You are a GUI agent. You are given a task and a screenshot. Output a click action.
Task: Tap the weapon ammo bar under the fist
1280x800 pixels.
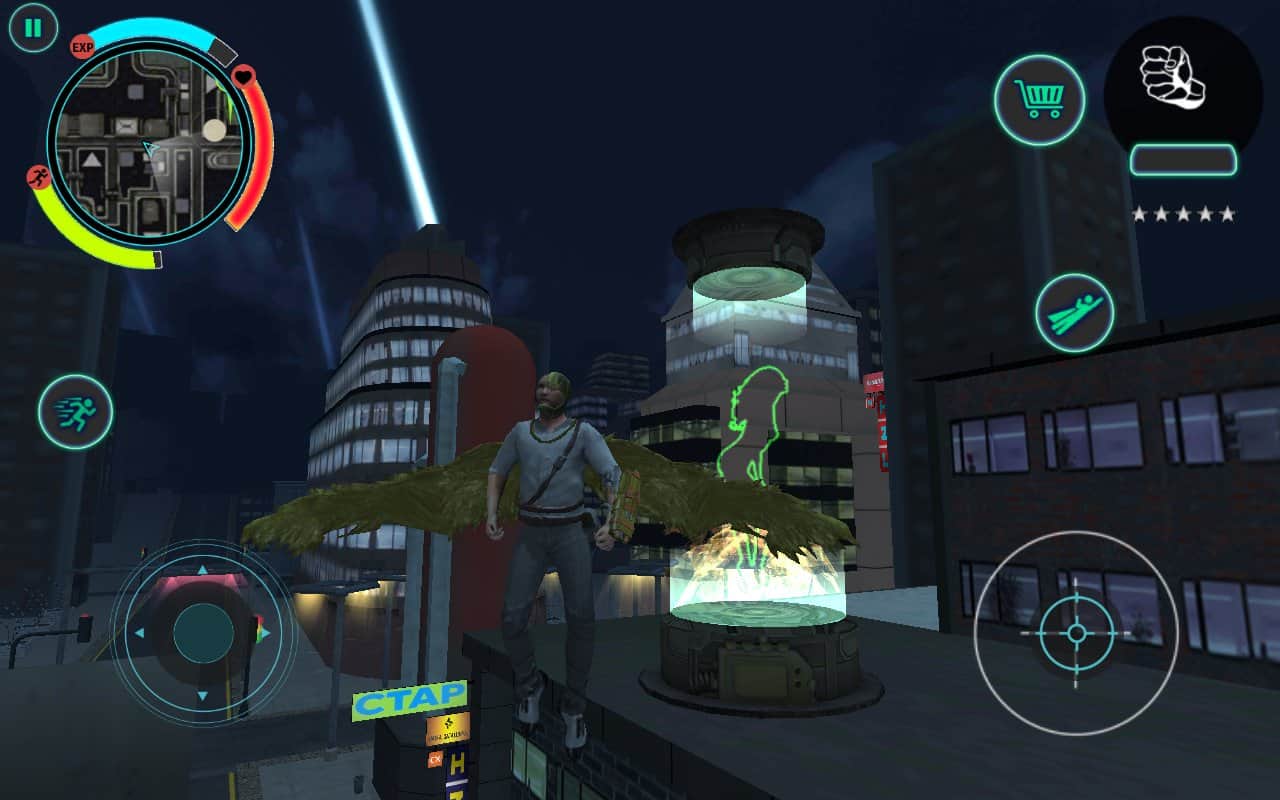click(x=1183, y=158)
